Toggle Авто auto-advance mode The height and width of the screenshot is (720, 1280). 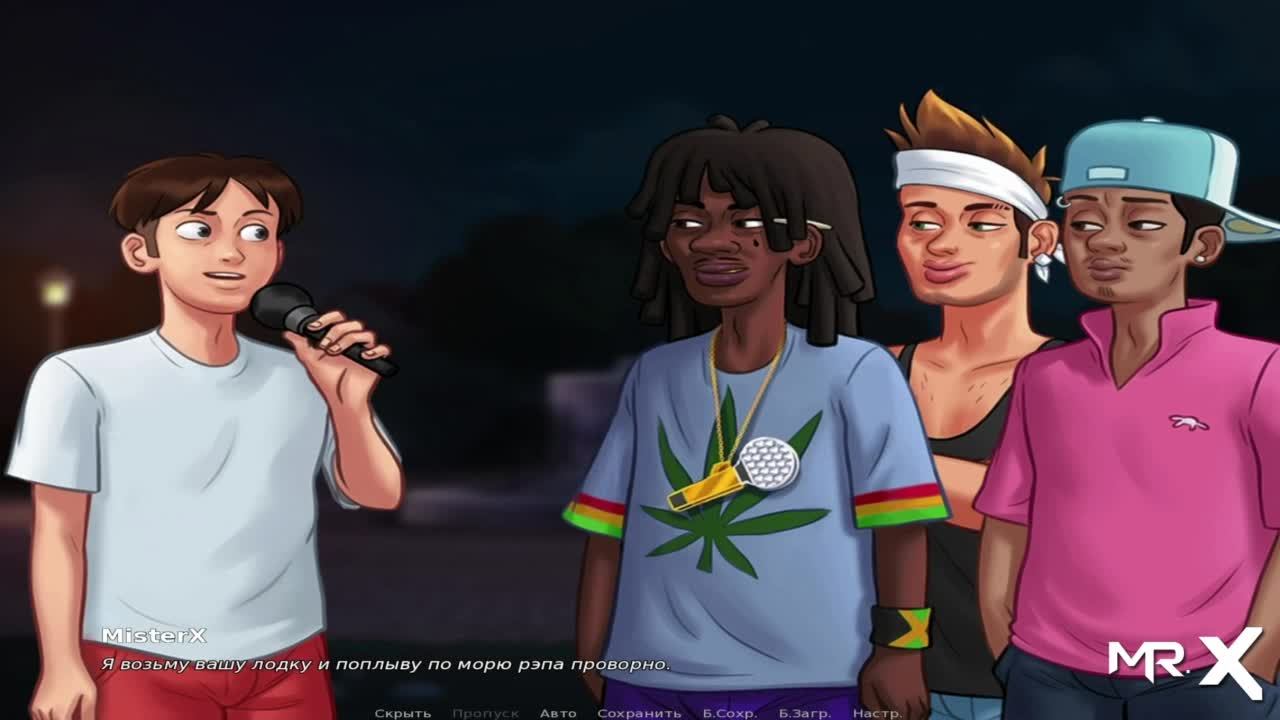(x=558, y=713)
